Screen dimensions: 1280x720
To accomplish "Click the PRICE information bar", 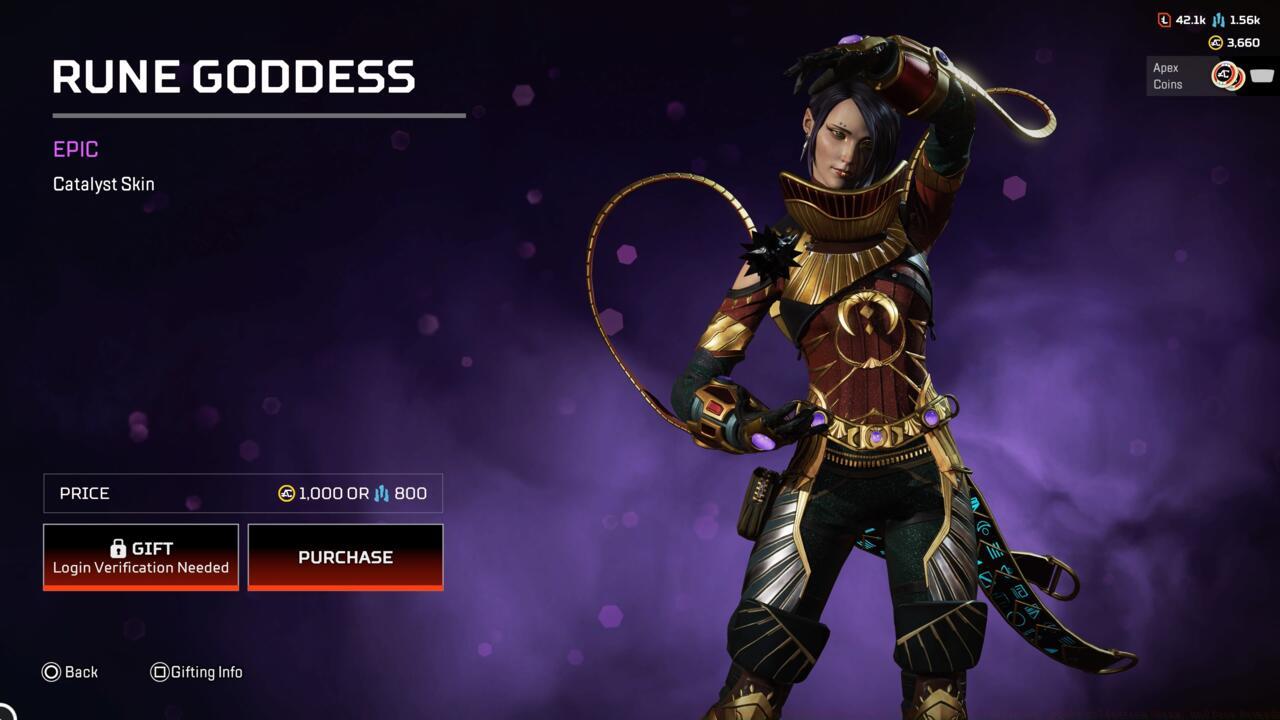I will click(240, 493).
